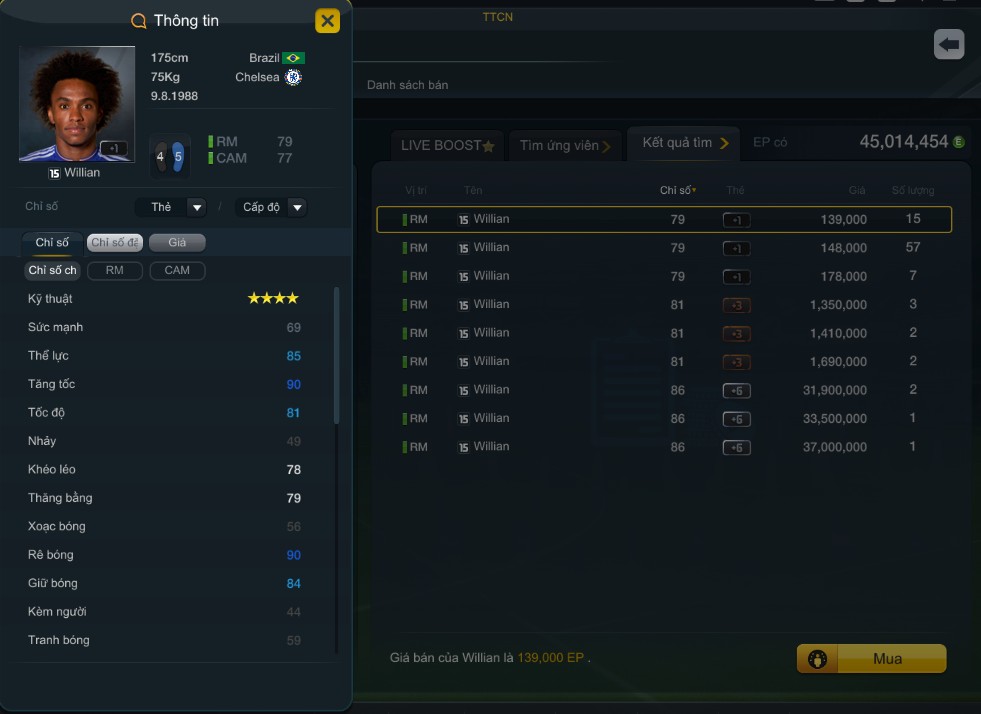Pick the Willian listing priced 31,900,000
Screen dimensions: 981x714
[x=663, y=390]
